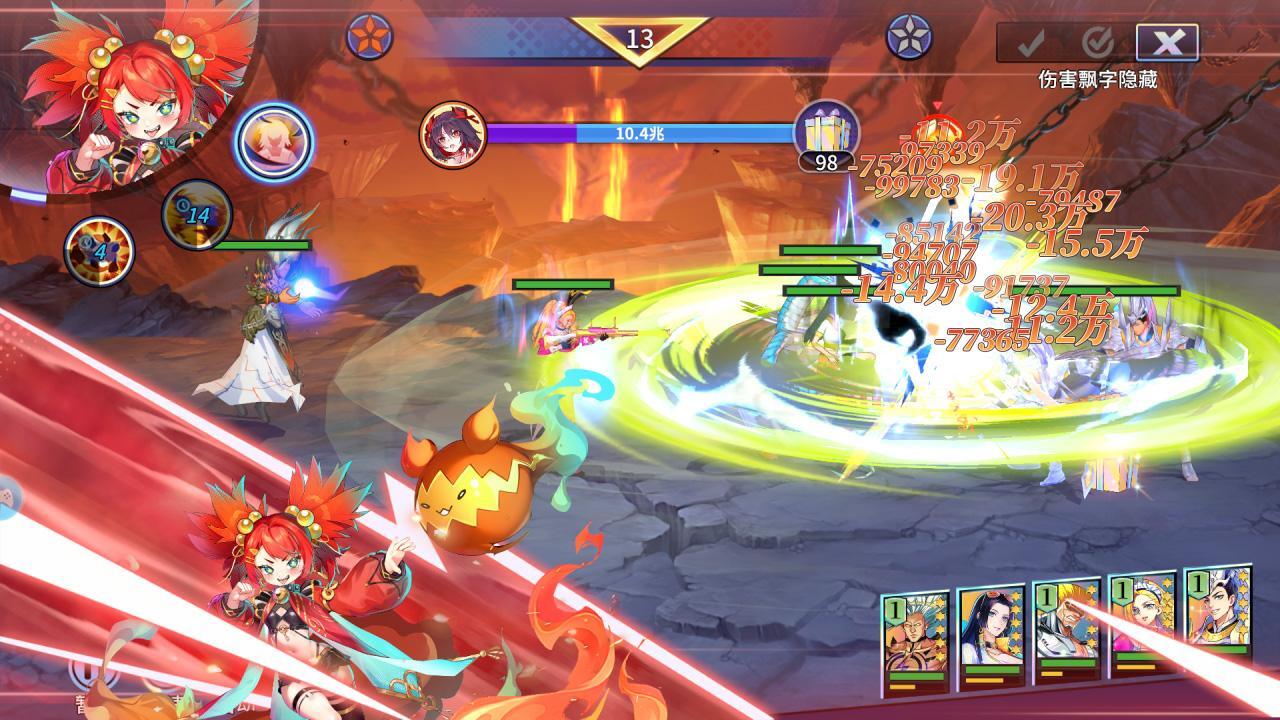Choose the circled checkmark damage text option
Screen dimensions: 1280x720
tap(1099, 42)
